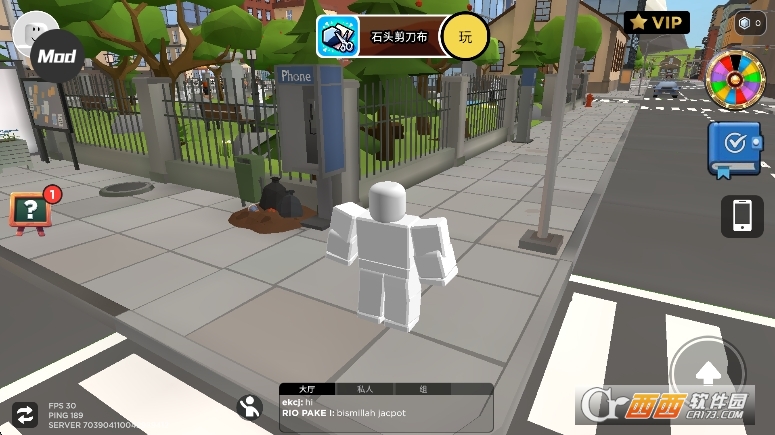
Task: Switch to the 组 chat tab
Action: coord(423,389)
